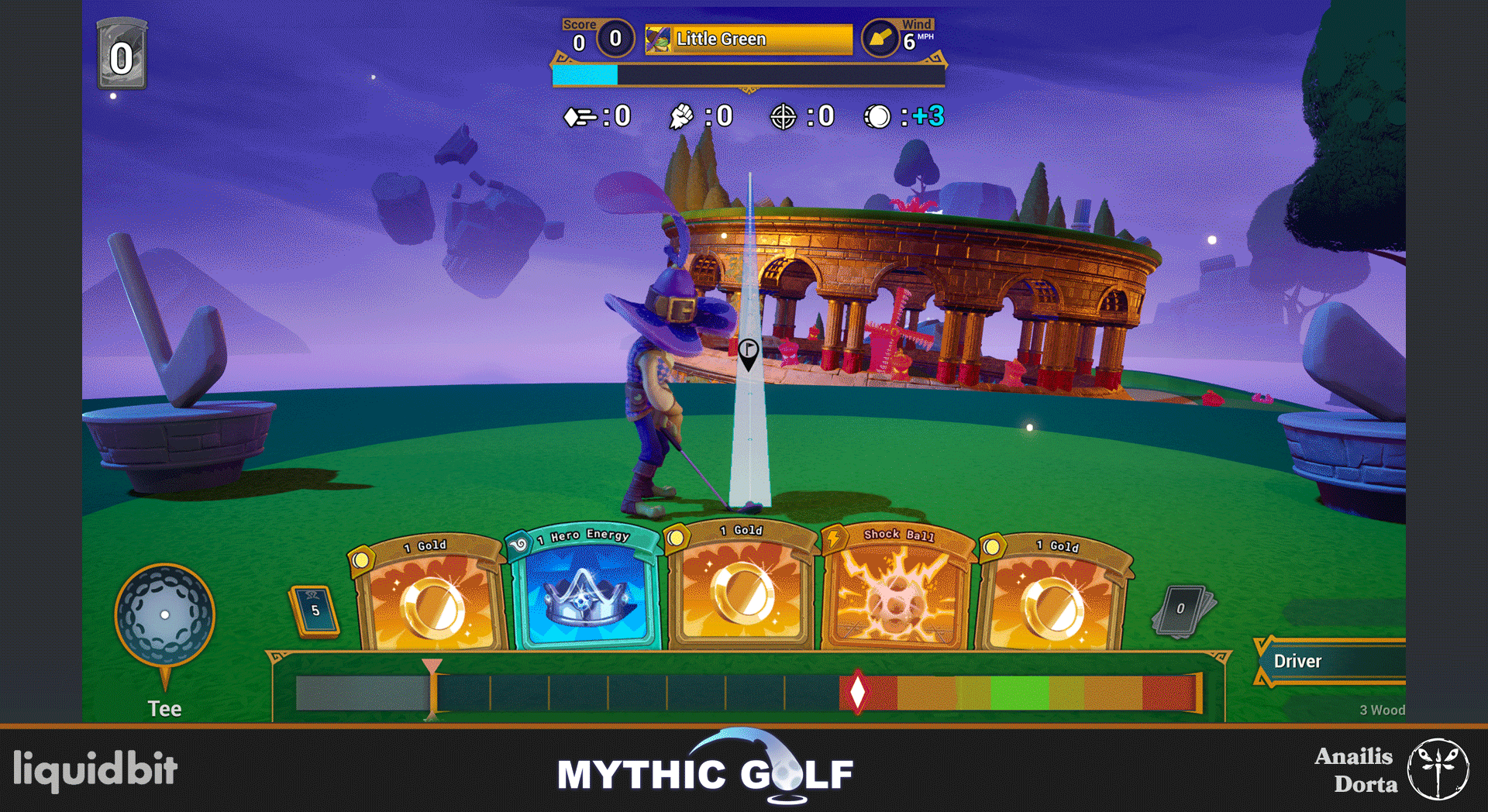Select the Shock Ball card
Screen dimensions: 1488x812
[896, 590]
